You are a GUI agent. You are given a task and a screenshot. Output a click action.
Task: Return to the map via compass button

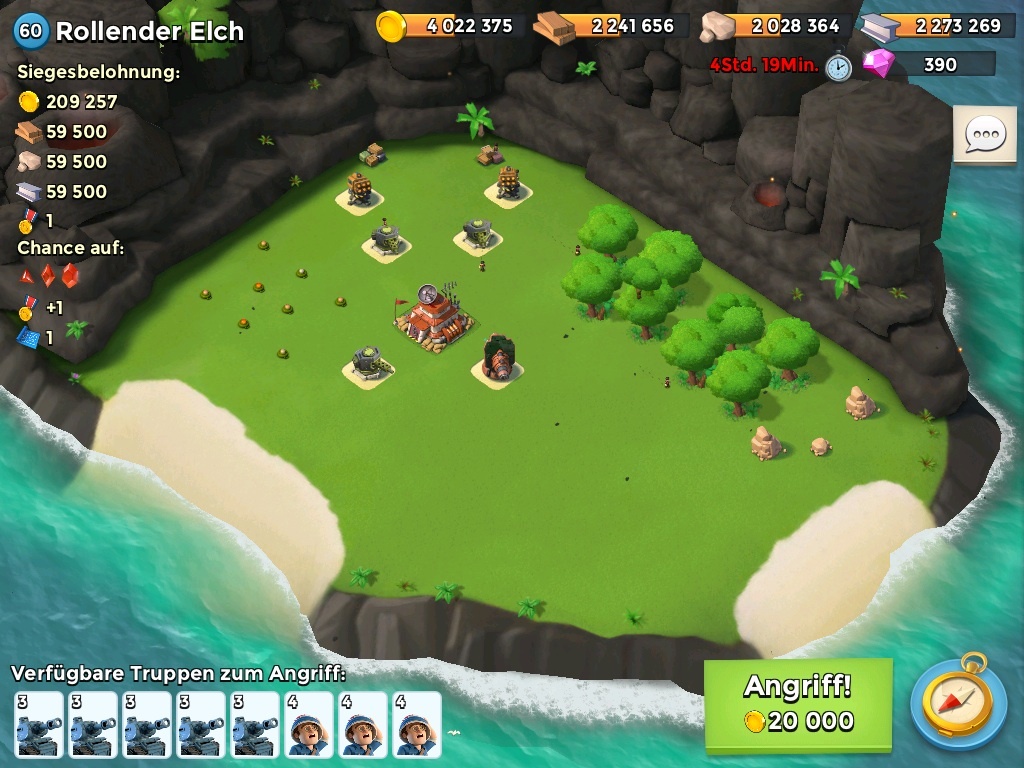(958, 702)
